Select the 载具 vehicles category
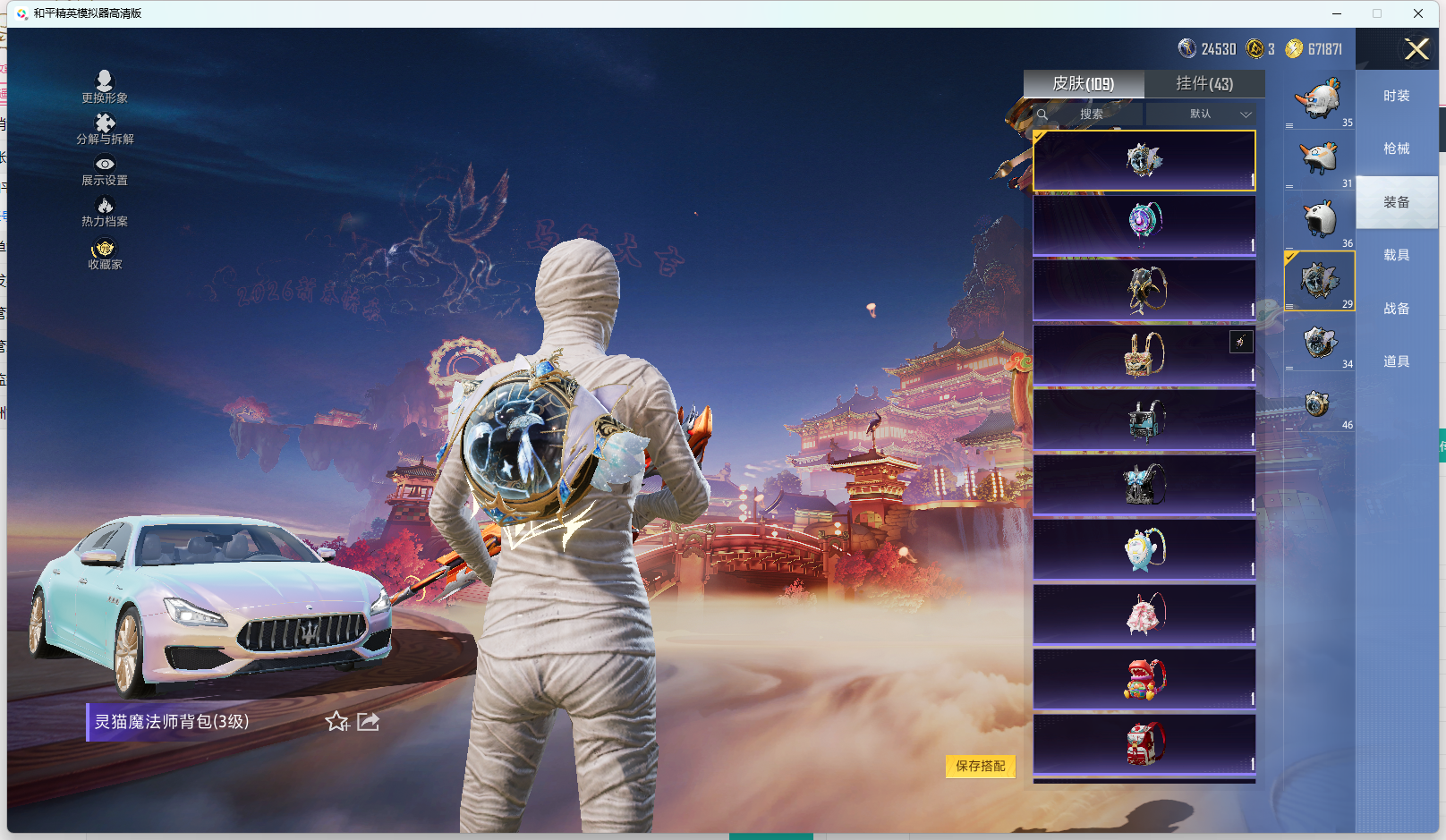1446x840 pixels. (x=1396, y=255)
